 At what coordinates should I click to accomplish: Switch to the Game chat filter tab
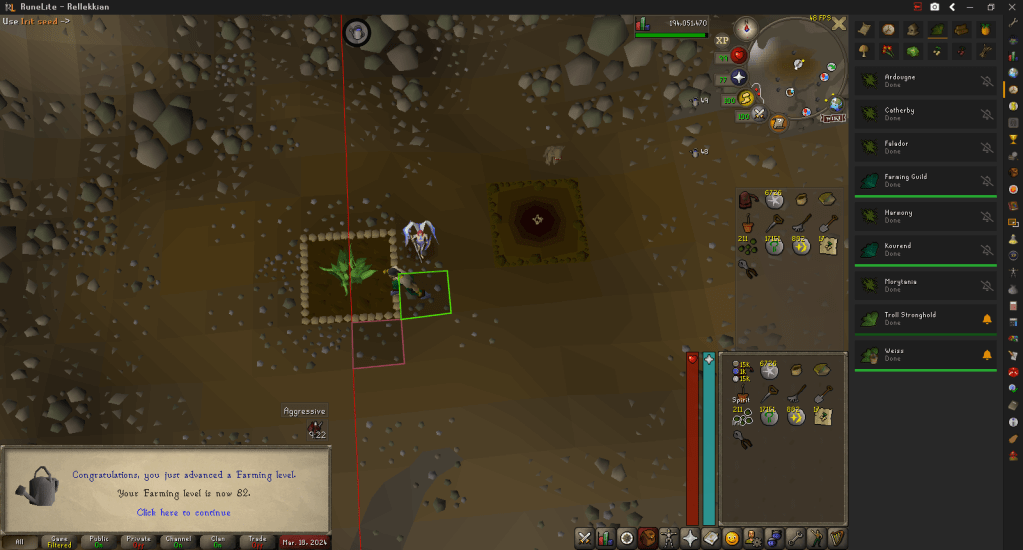pos(60,541)
